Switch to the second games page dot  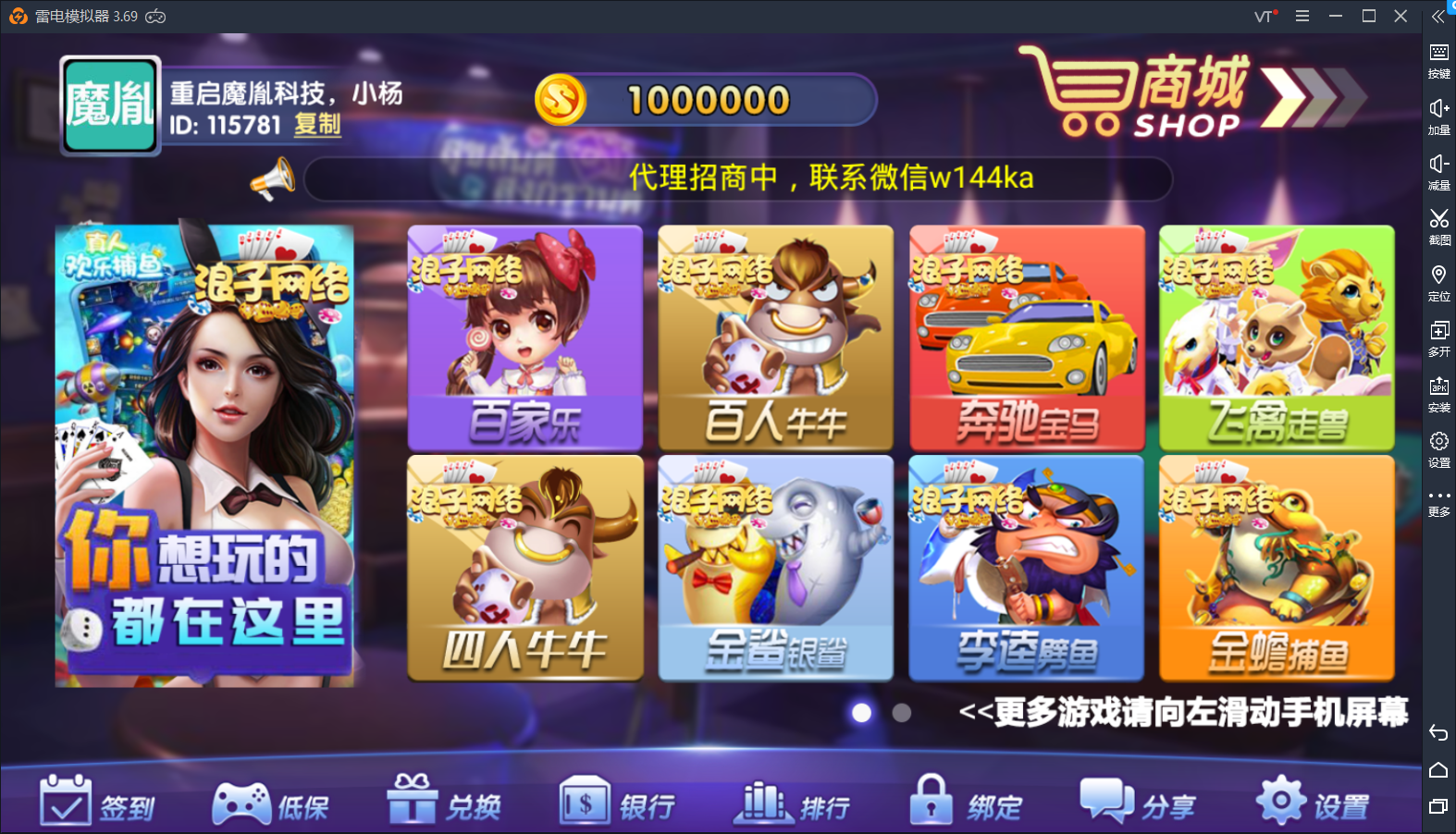(902, 714)
